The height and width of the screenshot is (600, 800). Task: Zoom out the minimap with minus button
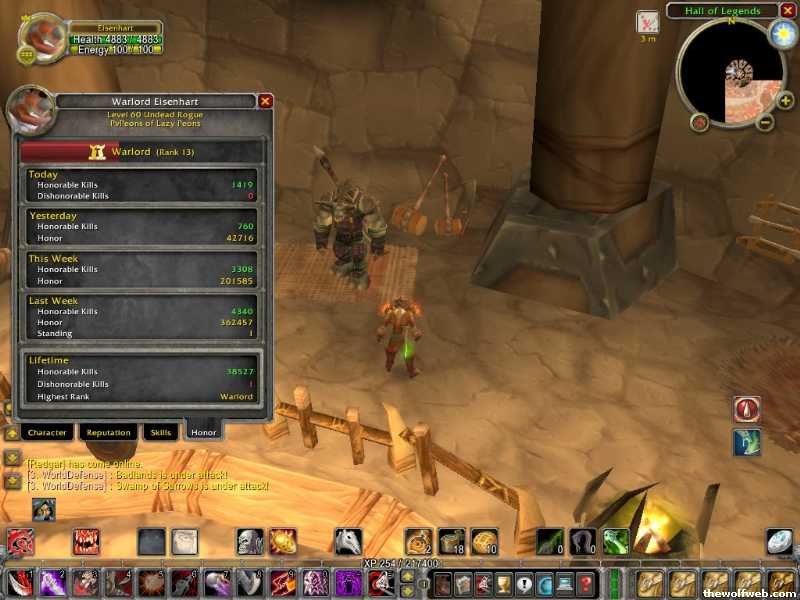coord(764,123)
